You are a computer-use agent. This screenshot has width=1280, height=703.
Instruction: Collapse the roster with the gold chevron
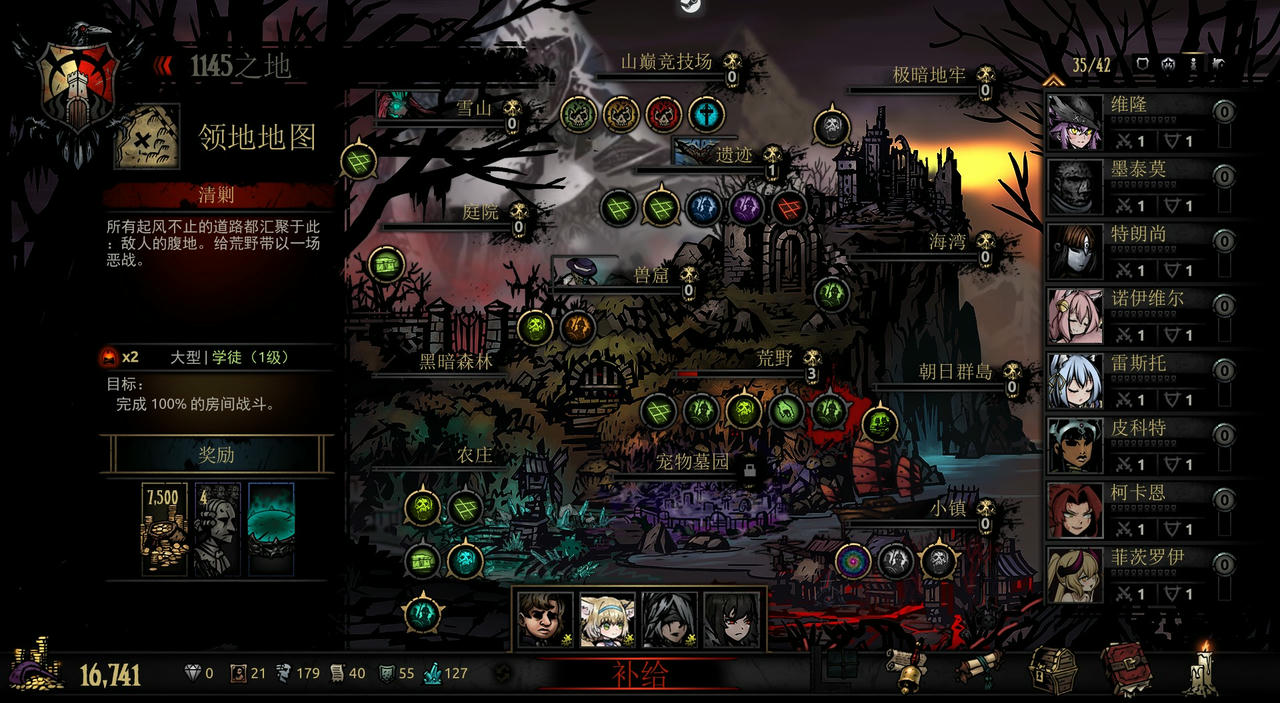tap(1052, 79)
